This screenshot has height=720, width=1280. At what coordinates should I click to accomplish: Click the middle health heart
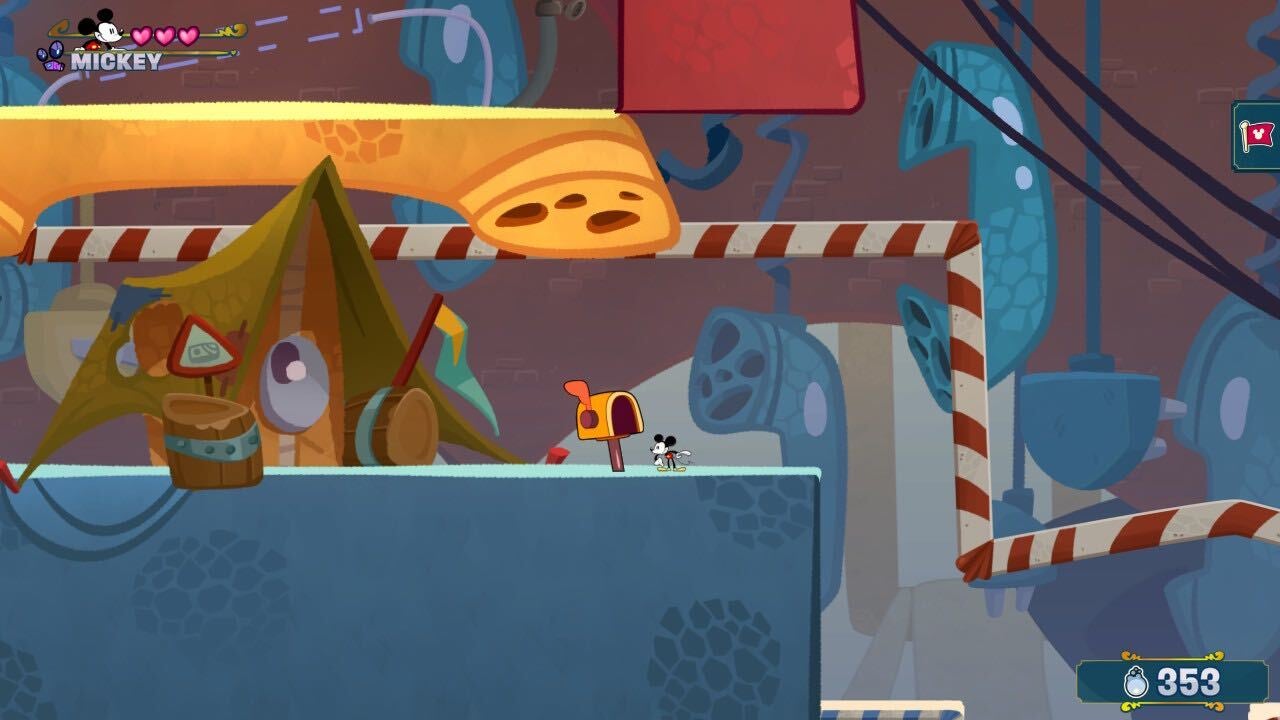coord(166,35)
